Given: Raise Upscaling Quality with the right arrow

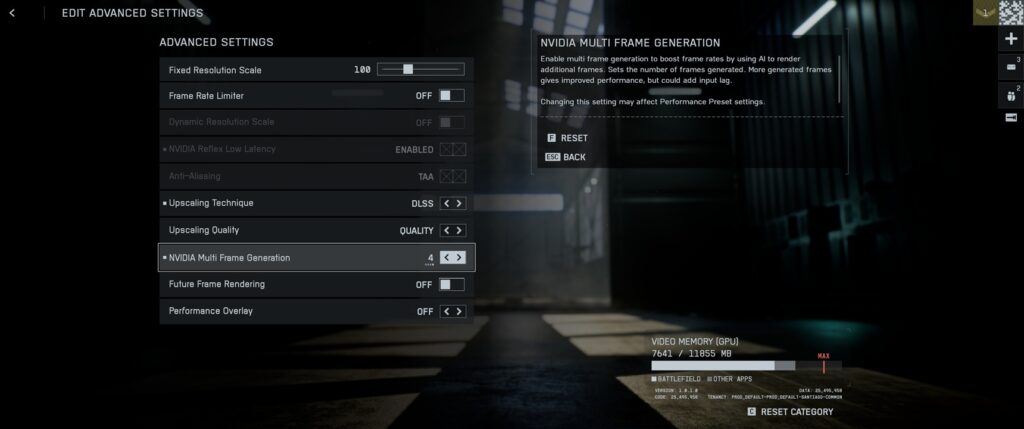Looking at the screenshot, I should click(460, 230).
